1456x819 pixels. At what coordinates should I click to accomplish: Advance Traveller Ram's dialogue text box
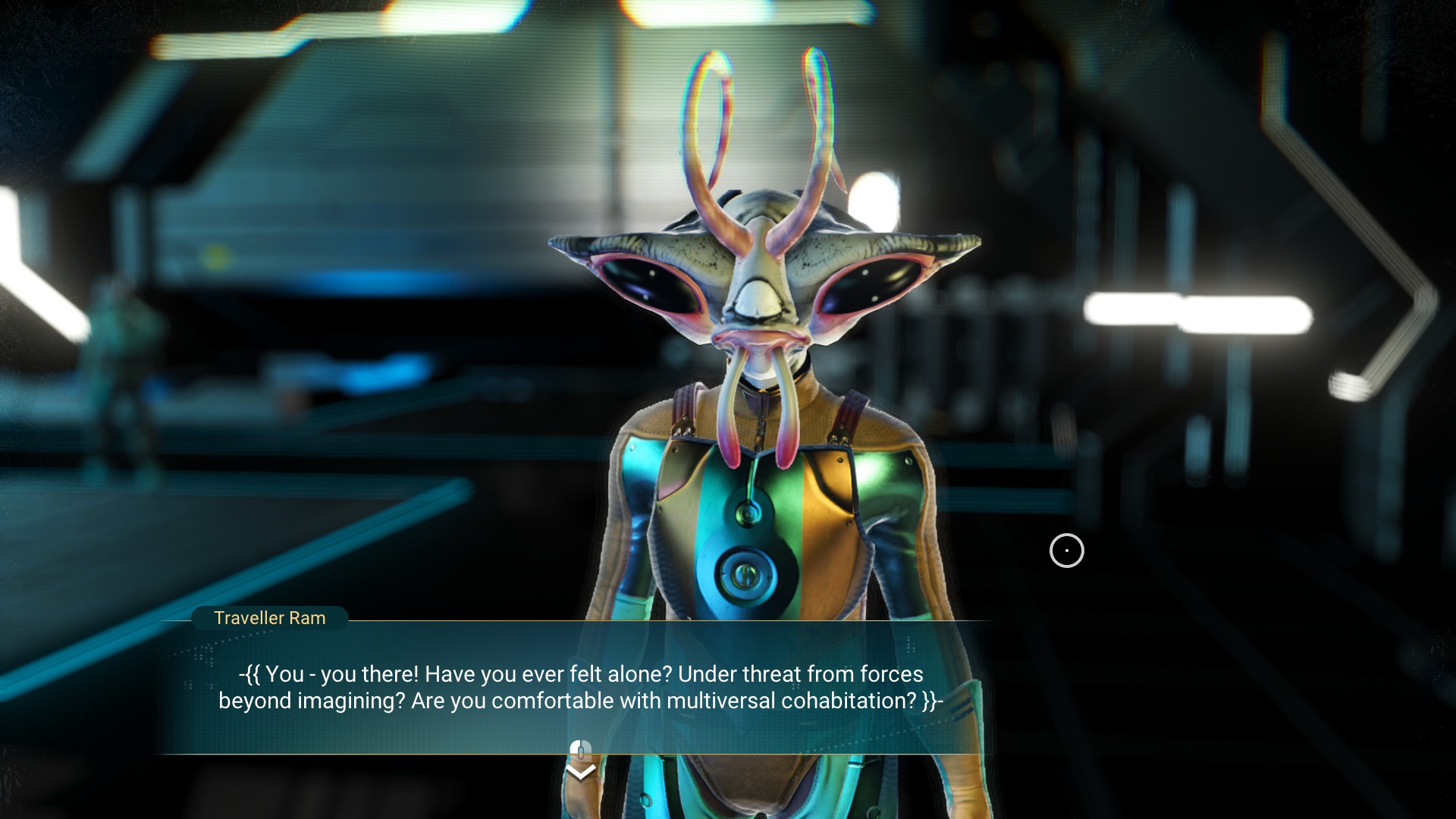coord(581,687)
